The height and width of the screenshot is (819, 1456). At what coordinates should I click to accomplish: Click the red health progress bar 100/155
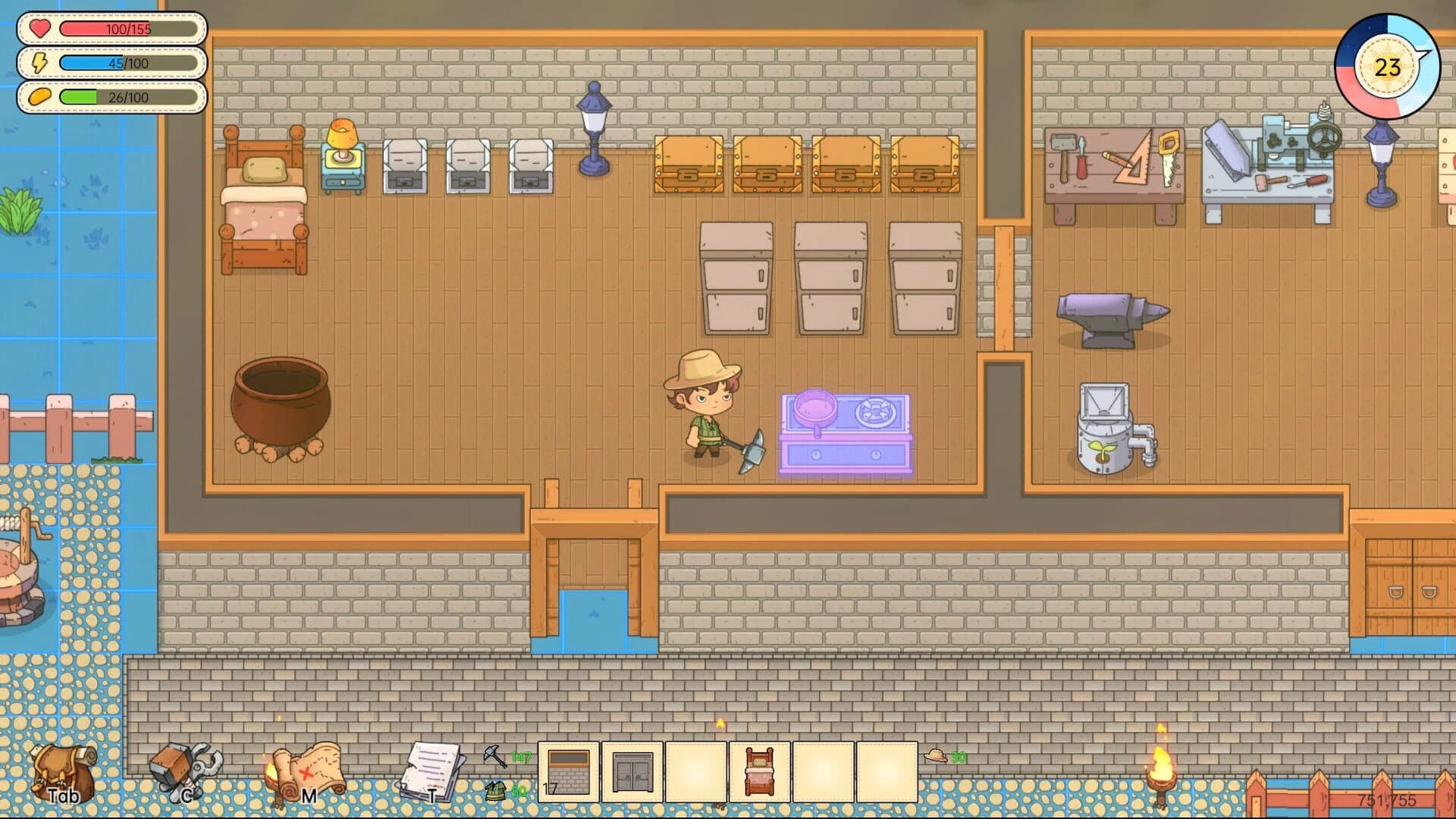coord(130,27)
